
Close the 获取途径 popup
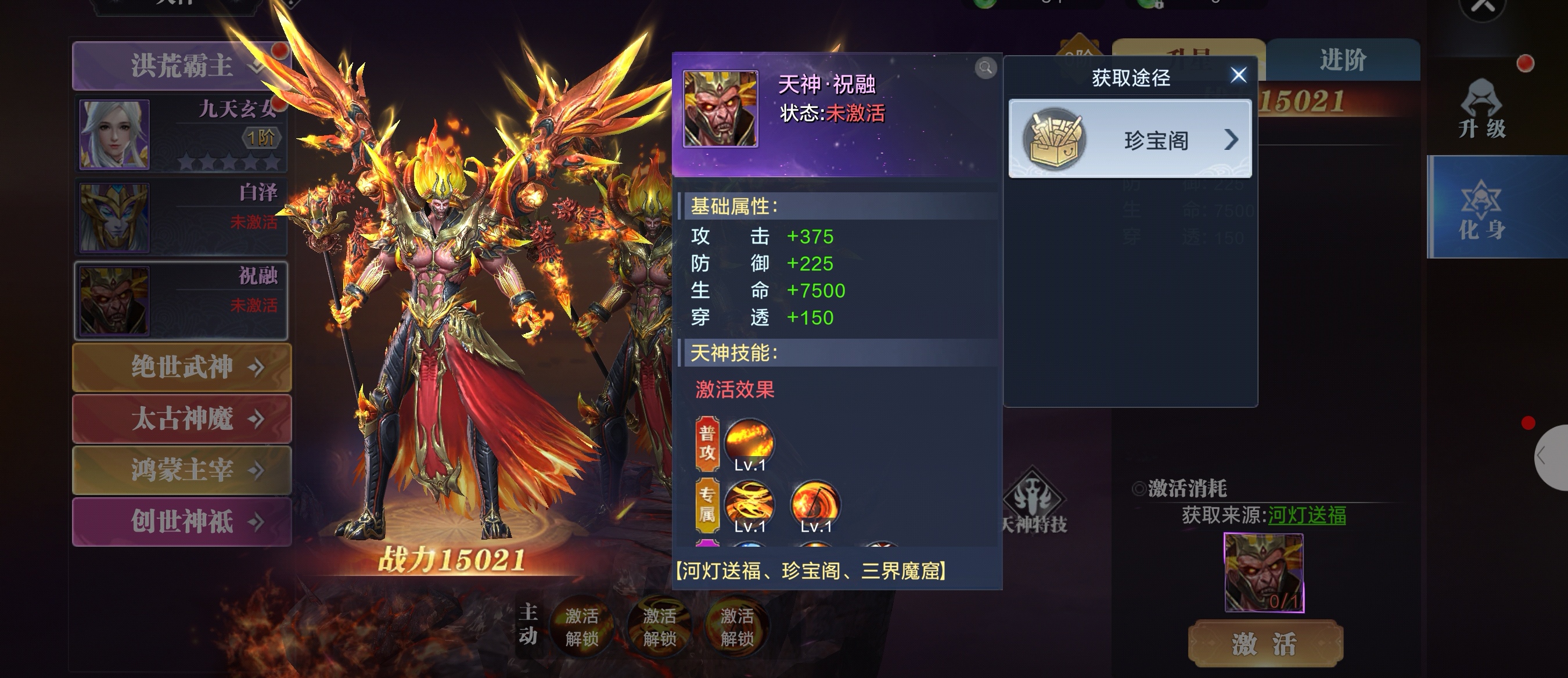click(1238, 76)
